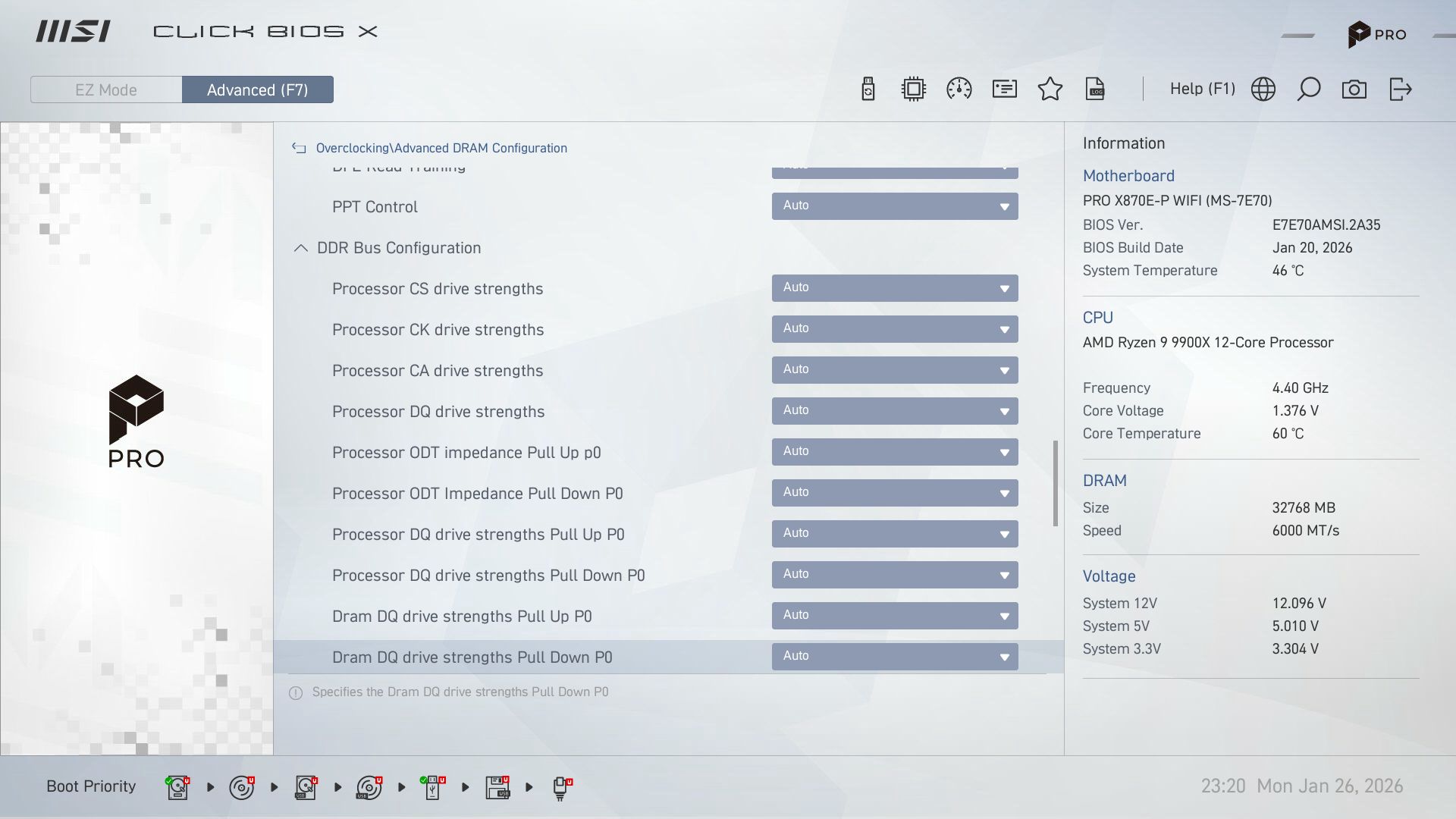View the BIOS log file icon
1456x819 pixels.
[x=1095, y=89]
